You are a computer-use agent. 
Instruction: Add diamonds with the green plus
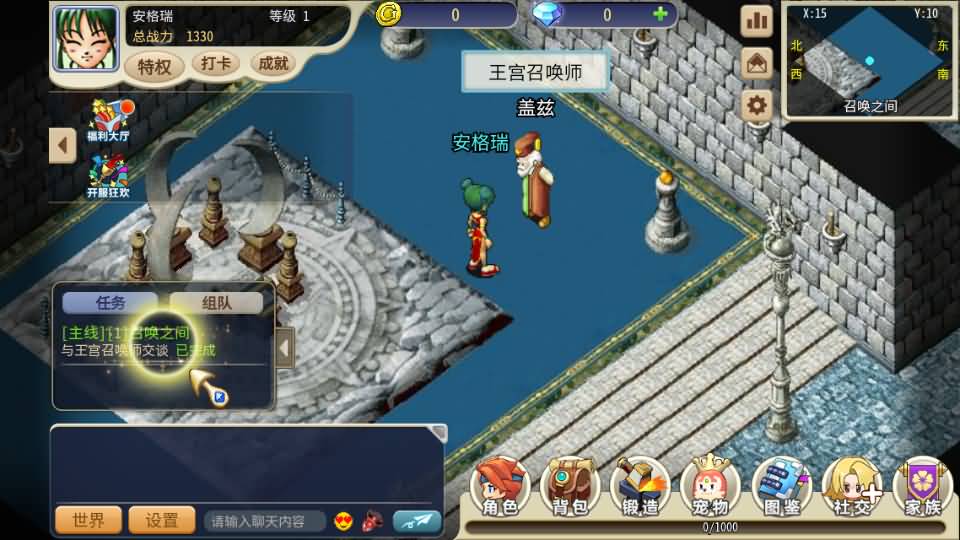pyautogui.click(x=659, y=15)
